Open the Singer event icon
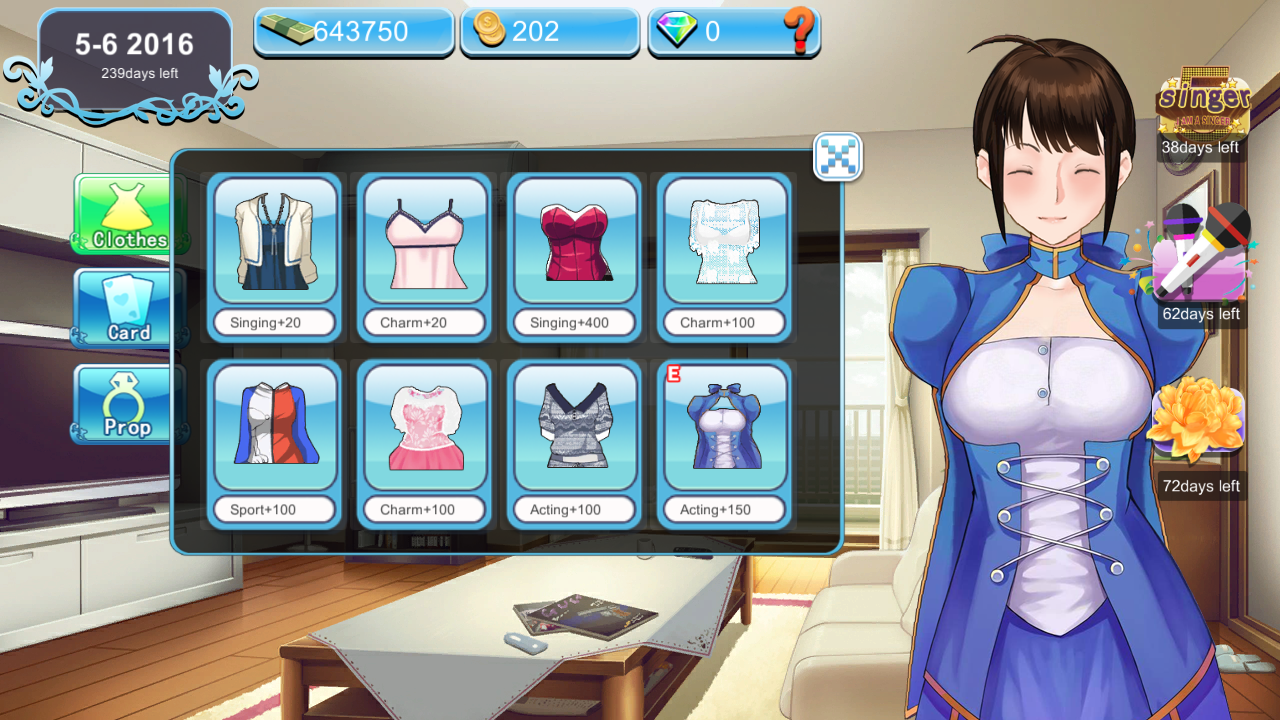 point(1203,100)
